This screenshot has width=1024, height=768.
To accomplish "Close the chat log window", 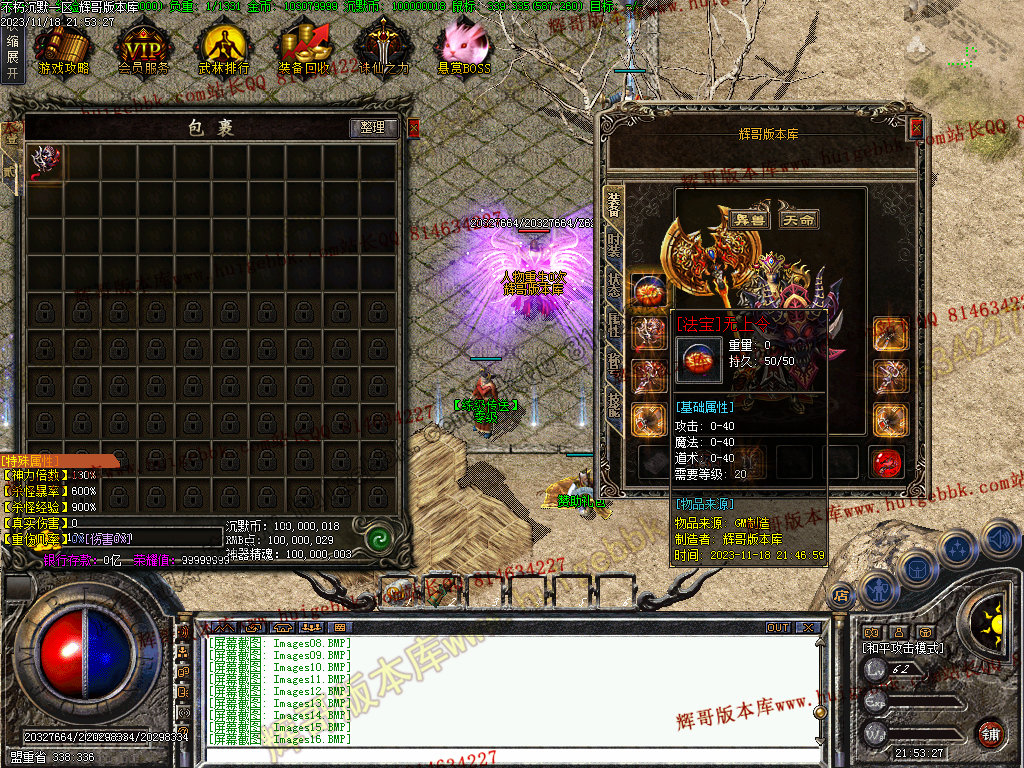I will pos(808,628).
